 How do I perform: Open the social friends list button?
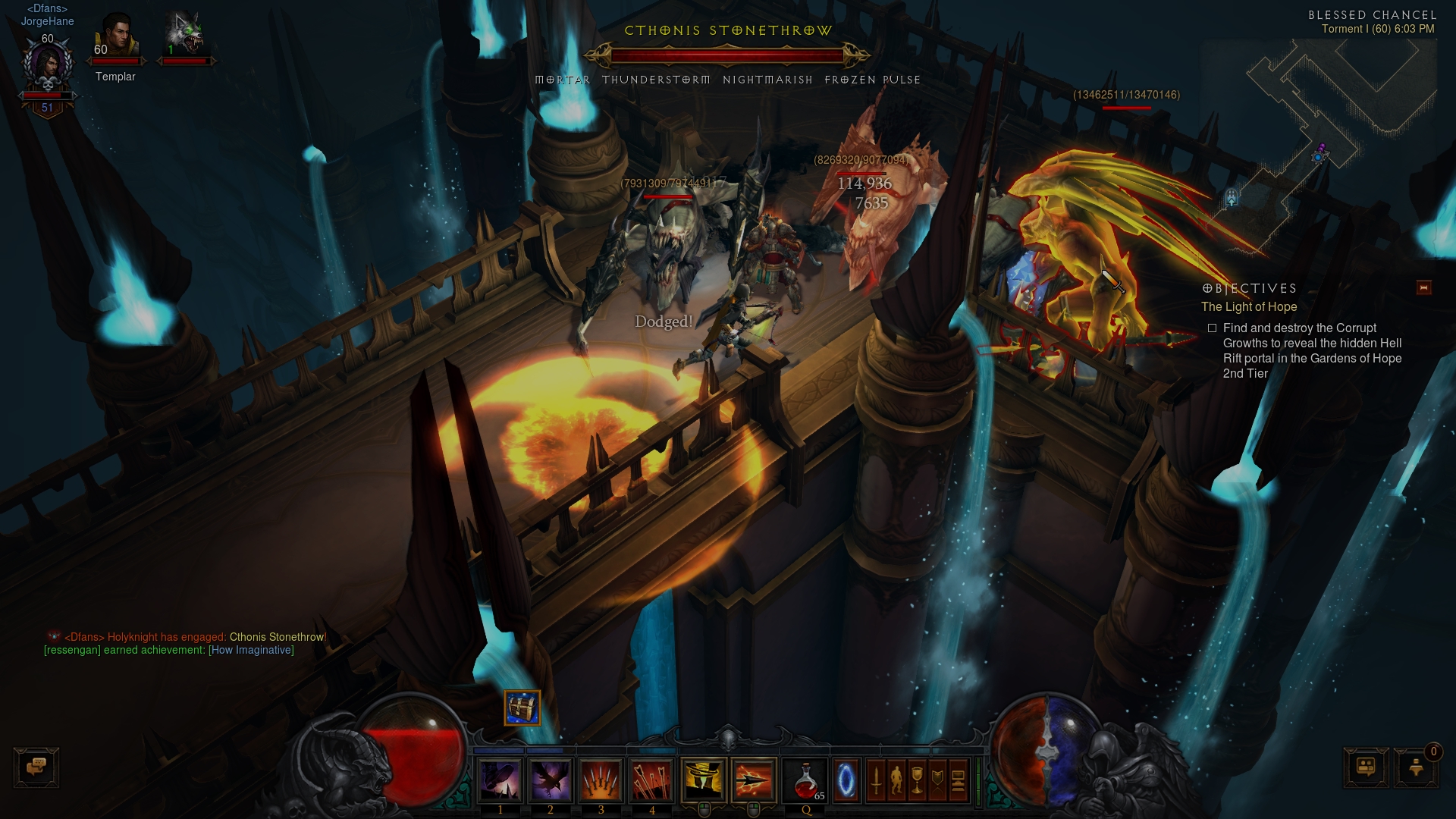click(x=1366, y=767)
